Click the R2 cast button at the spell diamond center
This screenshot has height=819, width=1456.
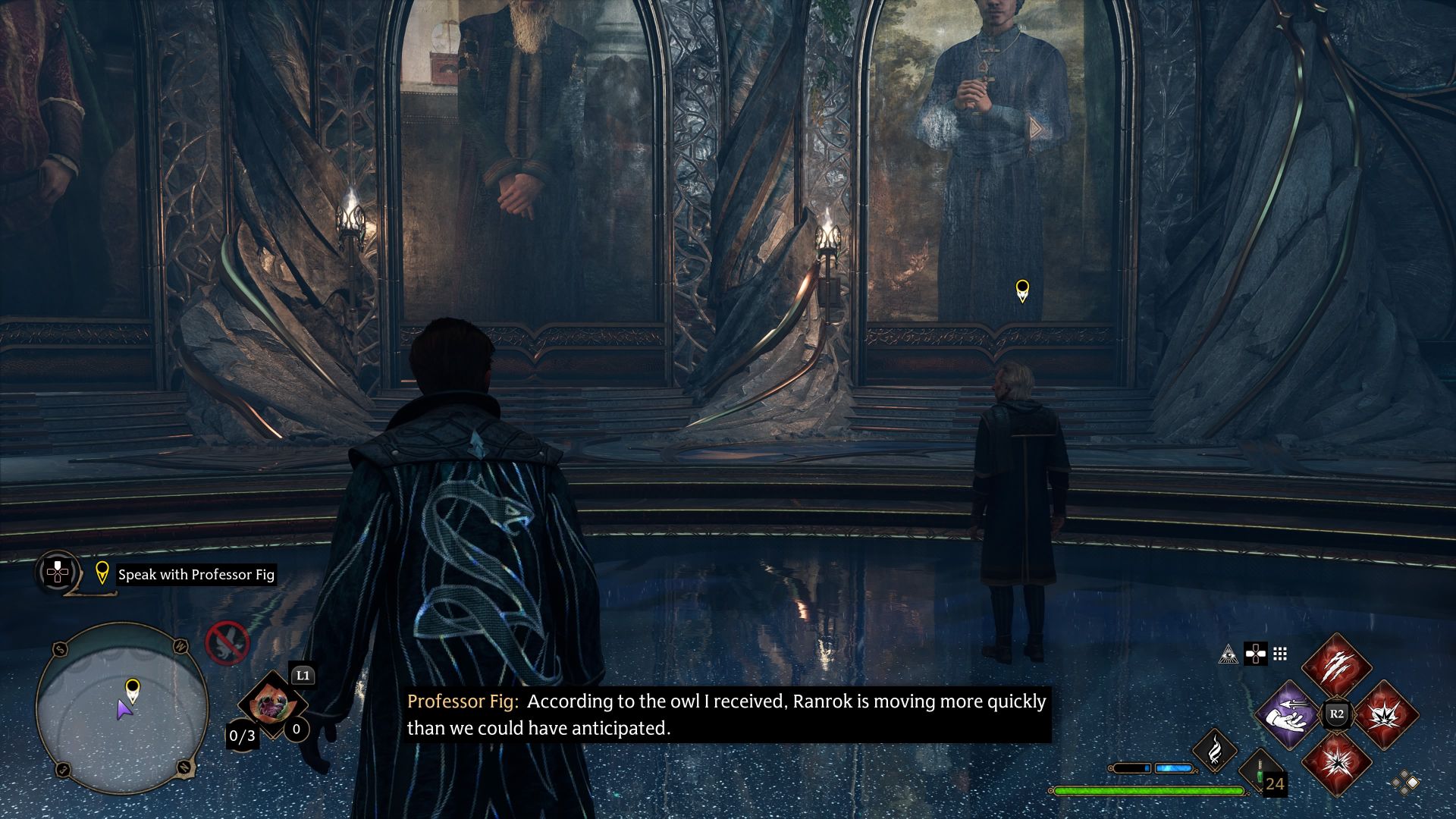[1336, 713]
